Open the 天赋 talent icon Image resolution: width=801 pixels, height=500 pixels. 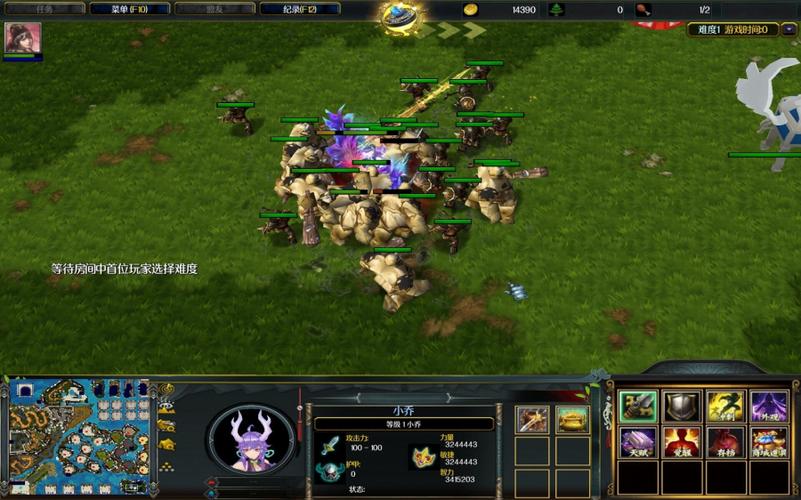coord(636,441)
